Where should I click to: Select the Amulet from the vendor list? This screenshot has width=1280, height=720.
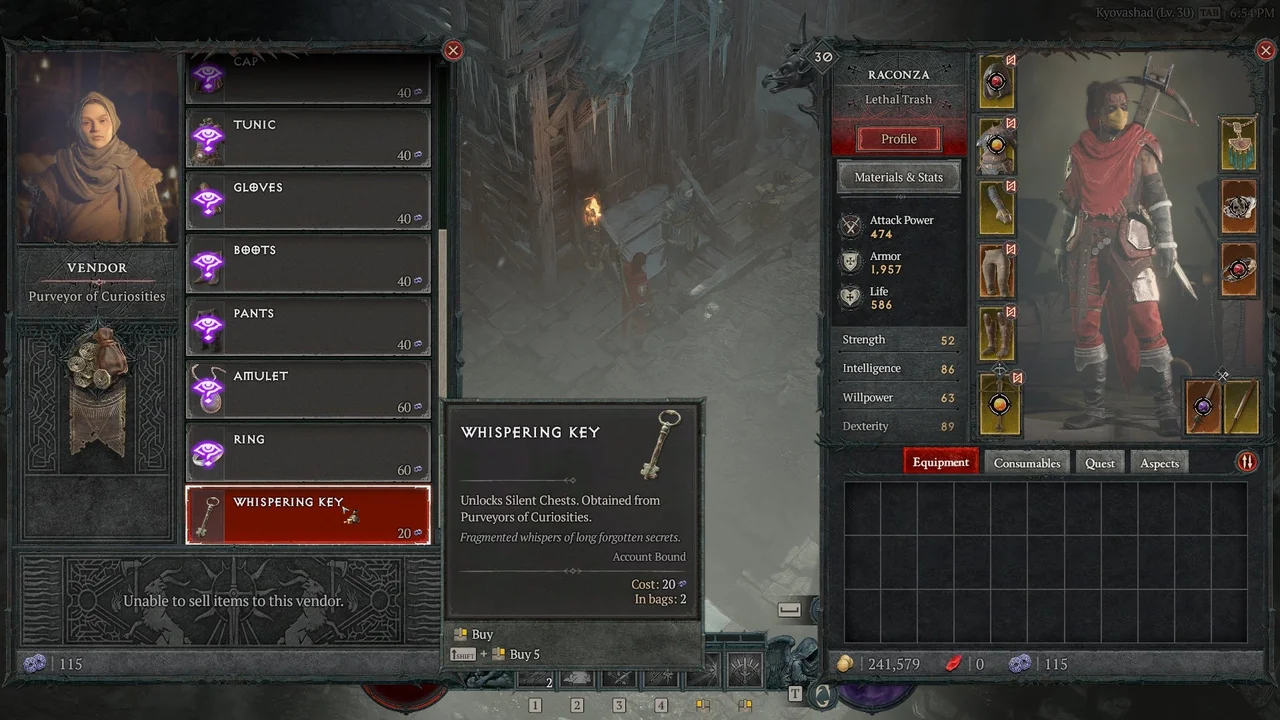point(307,388)
